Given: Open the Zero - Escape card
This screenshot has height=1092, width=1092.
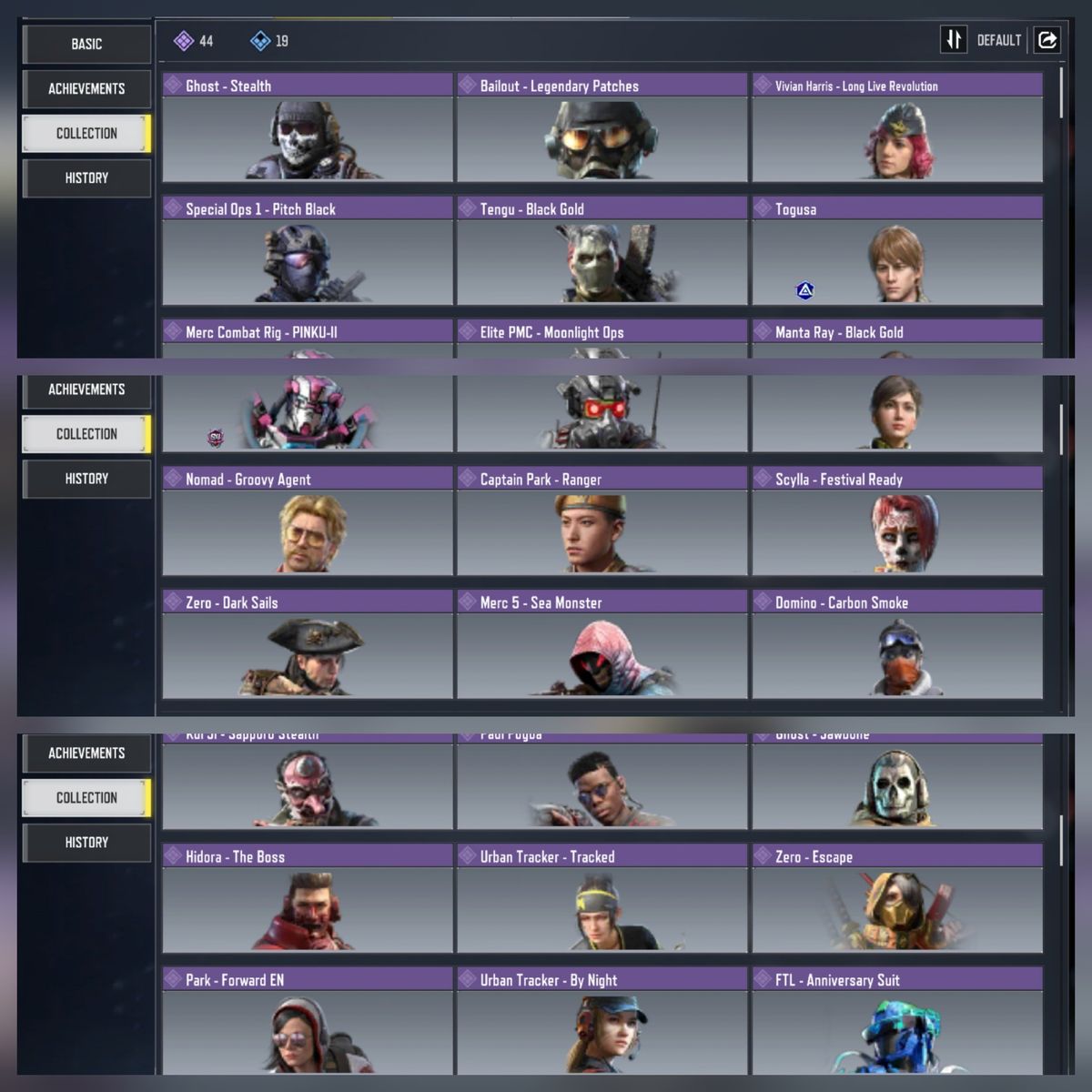Looking at the screenshot, I should pyautogui.click(x=897, y=898).
